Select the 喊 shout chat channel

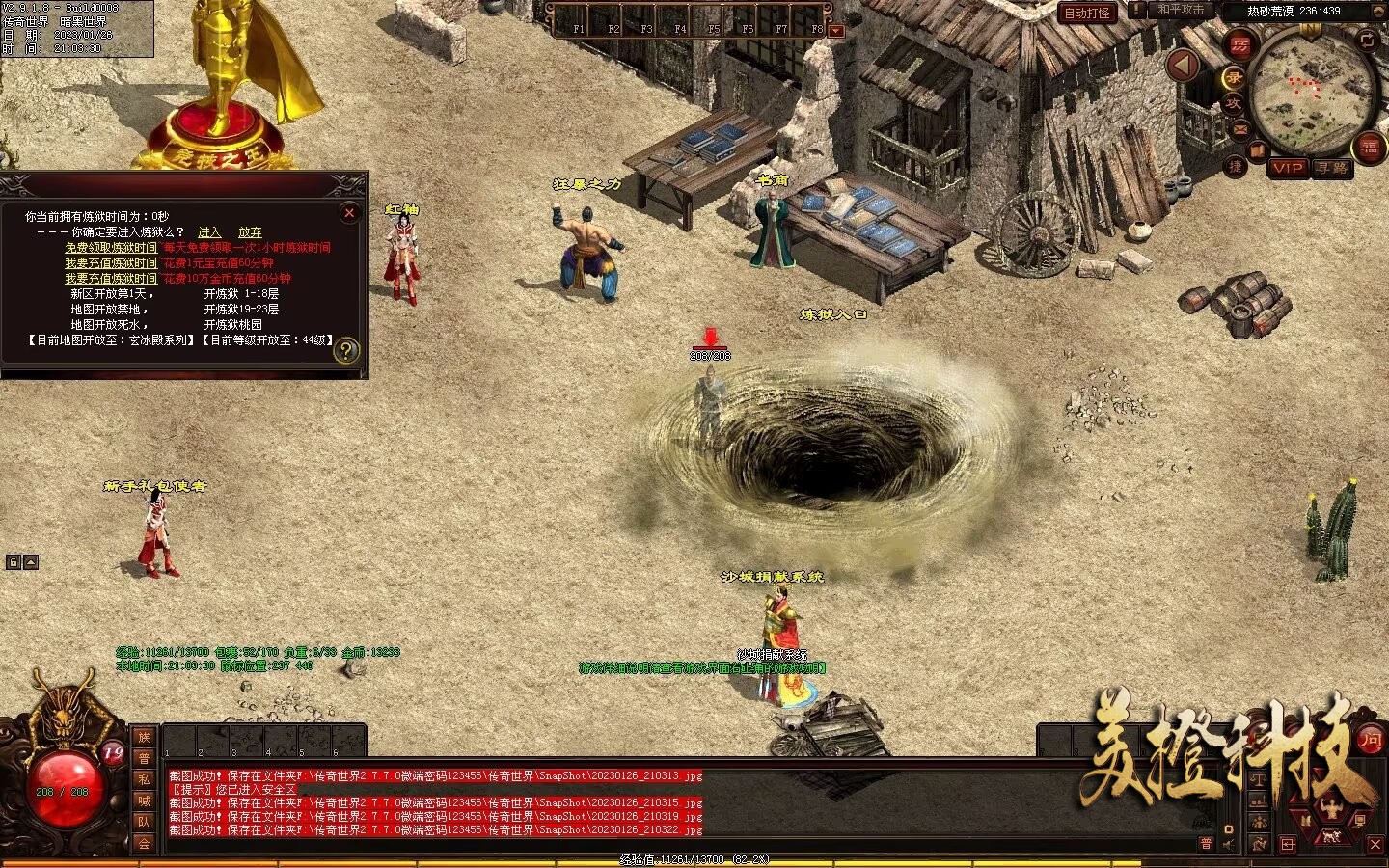[x=144, y=800]
